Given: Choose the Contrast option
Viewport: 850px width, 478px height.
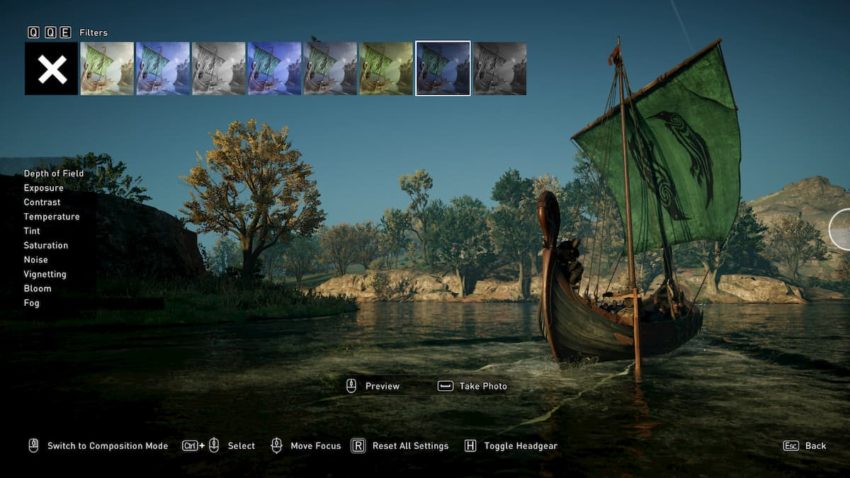Looking at the screenshot, I should (42, 202).
